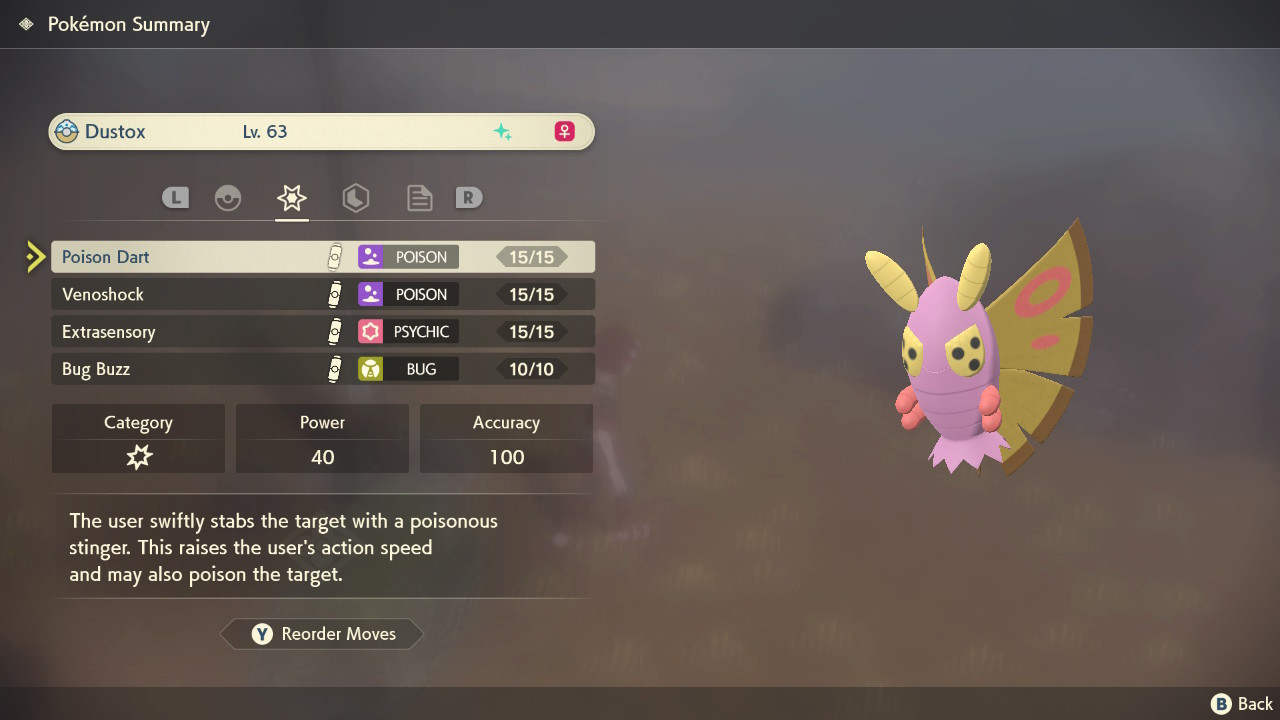Screen dimensions: 1280x720
Task: Switch to the Poké Ball info tab
Action: pos(228,197)
